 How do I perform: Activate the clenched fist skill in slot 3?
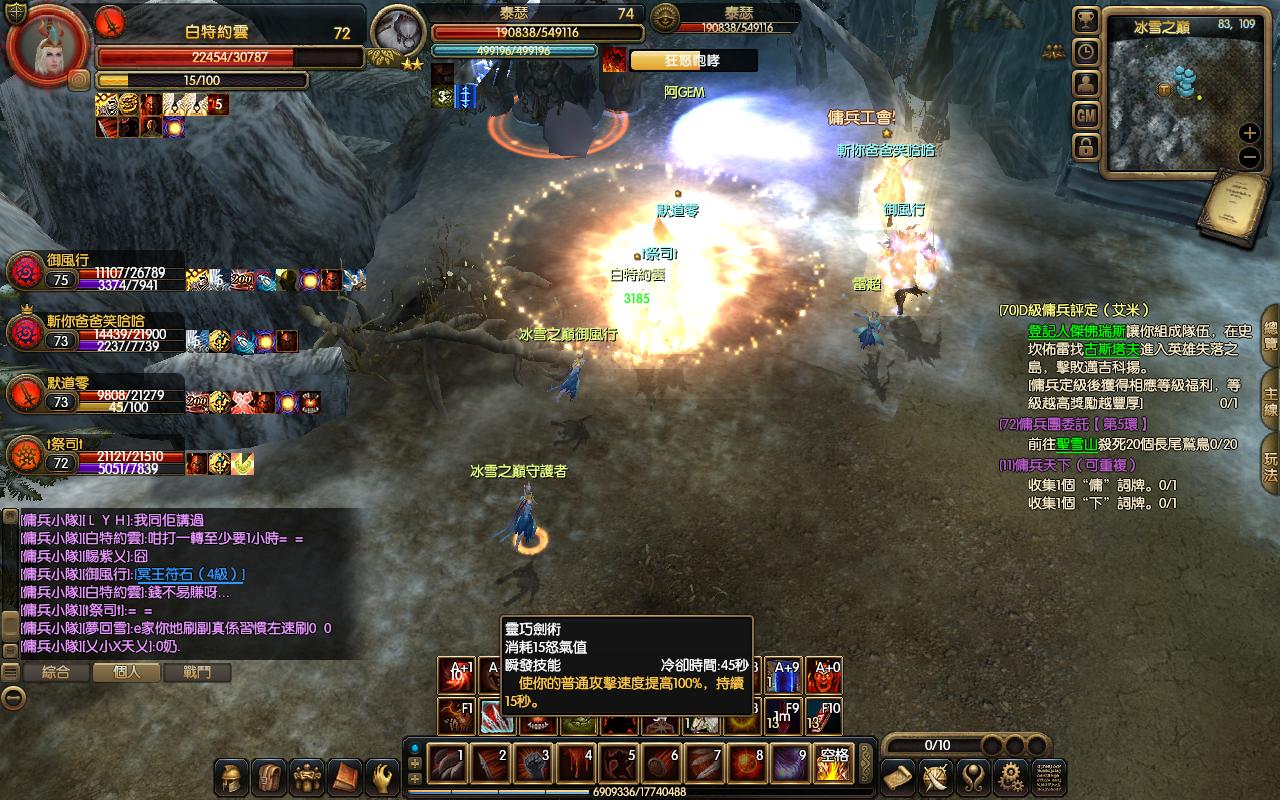point(532,764)
